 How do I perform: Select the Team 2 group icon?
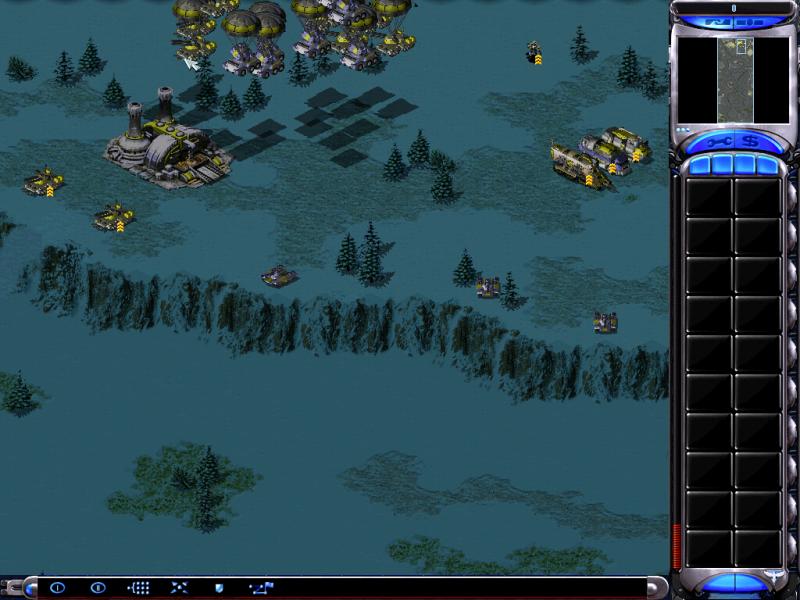click(x=97, y=588)
